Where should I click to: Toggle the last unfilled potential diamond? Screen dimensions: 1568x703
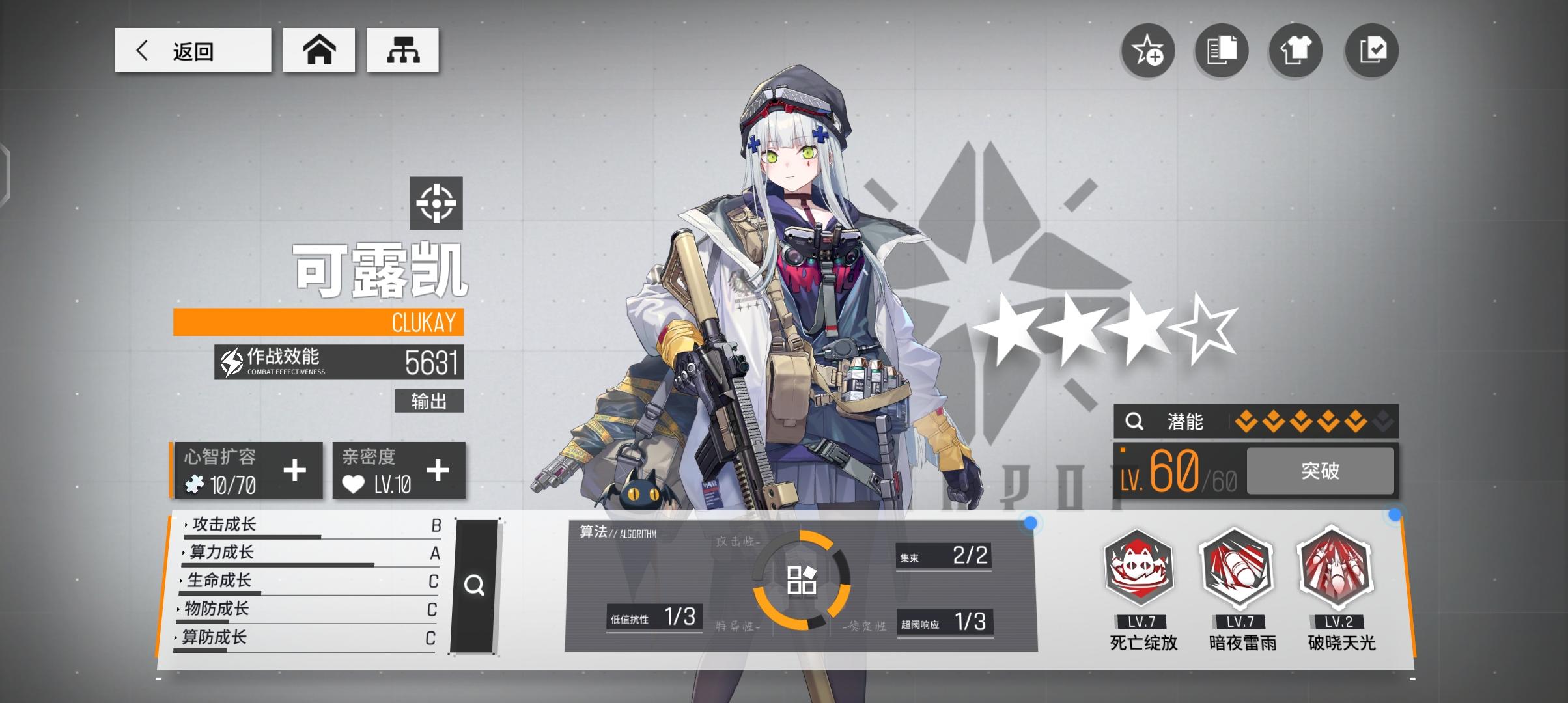click(1382, 421)
